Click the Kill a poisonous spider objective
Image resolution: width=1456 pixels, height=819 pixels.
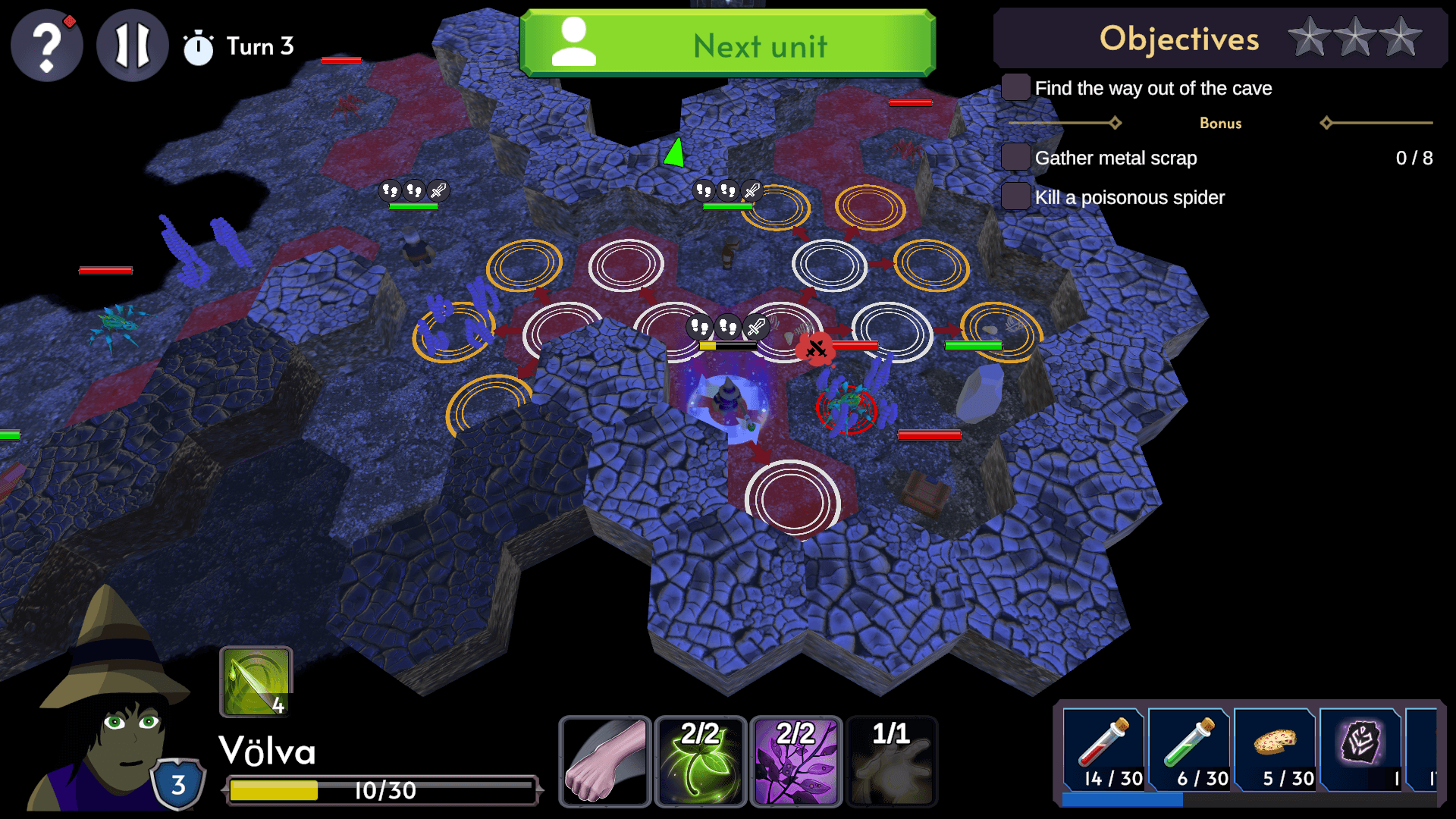click(x=1129, y=197)
